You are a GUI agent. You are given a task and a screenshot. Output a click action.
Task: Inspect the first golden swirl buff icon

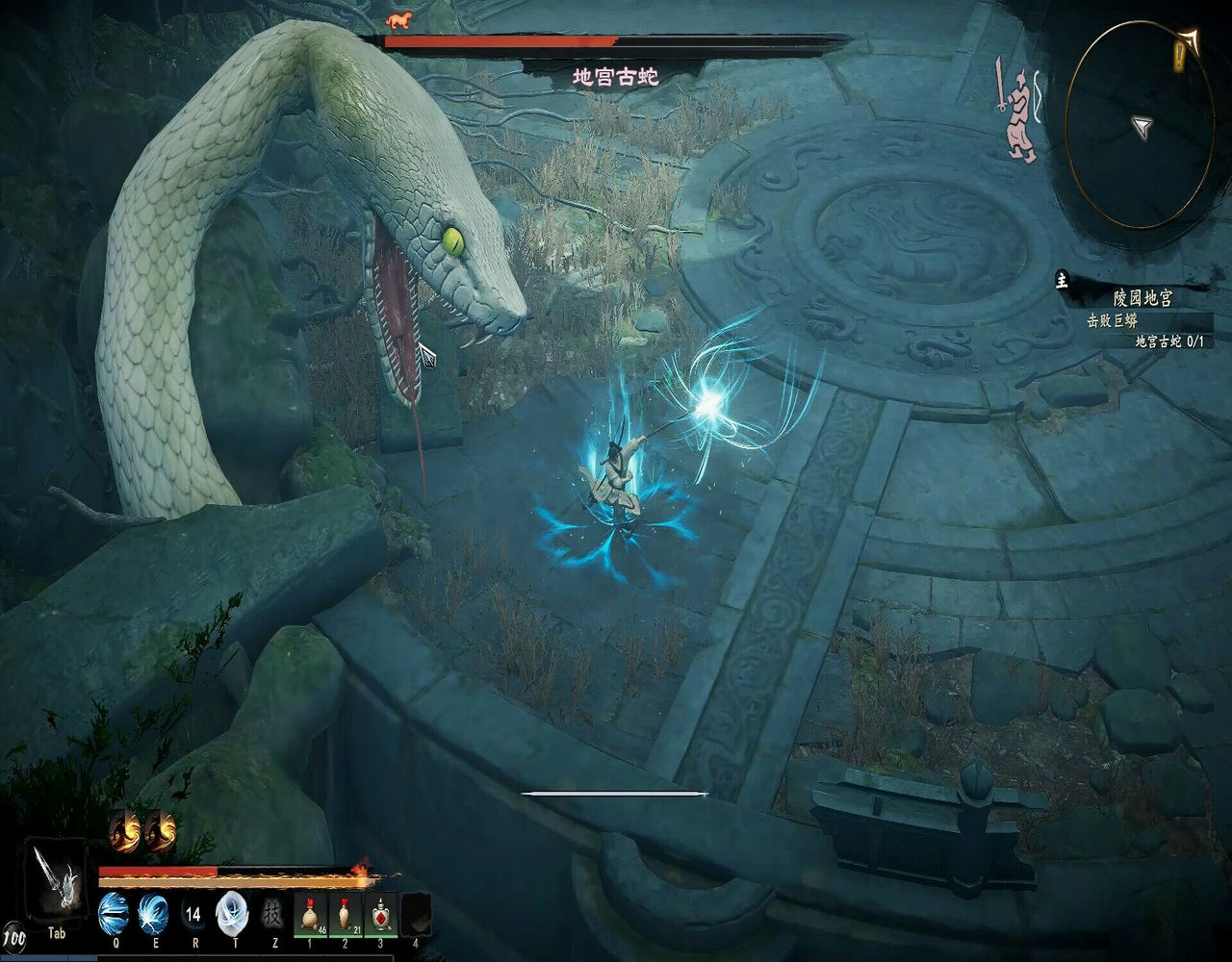click(125, 831)
